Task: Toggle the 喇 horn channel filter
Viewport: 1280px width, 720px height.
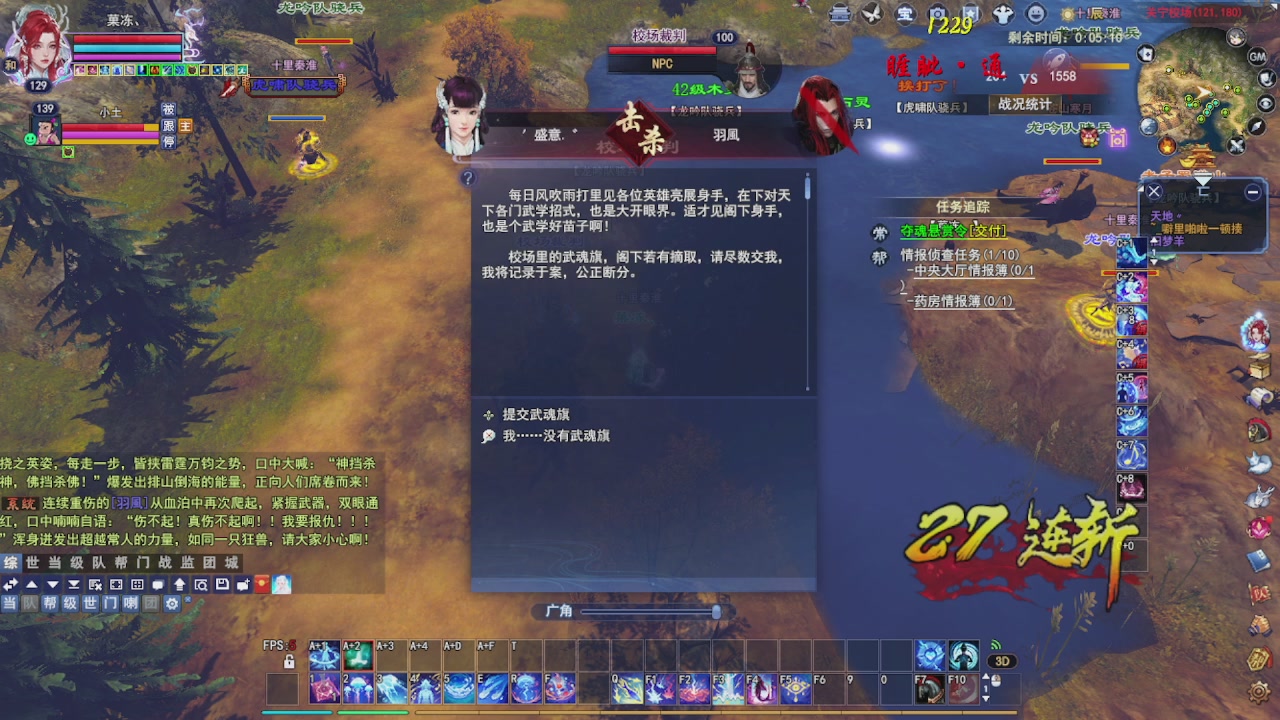Action: click(131, 602)
